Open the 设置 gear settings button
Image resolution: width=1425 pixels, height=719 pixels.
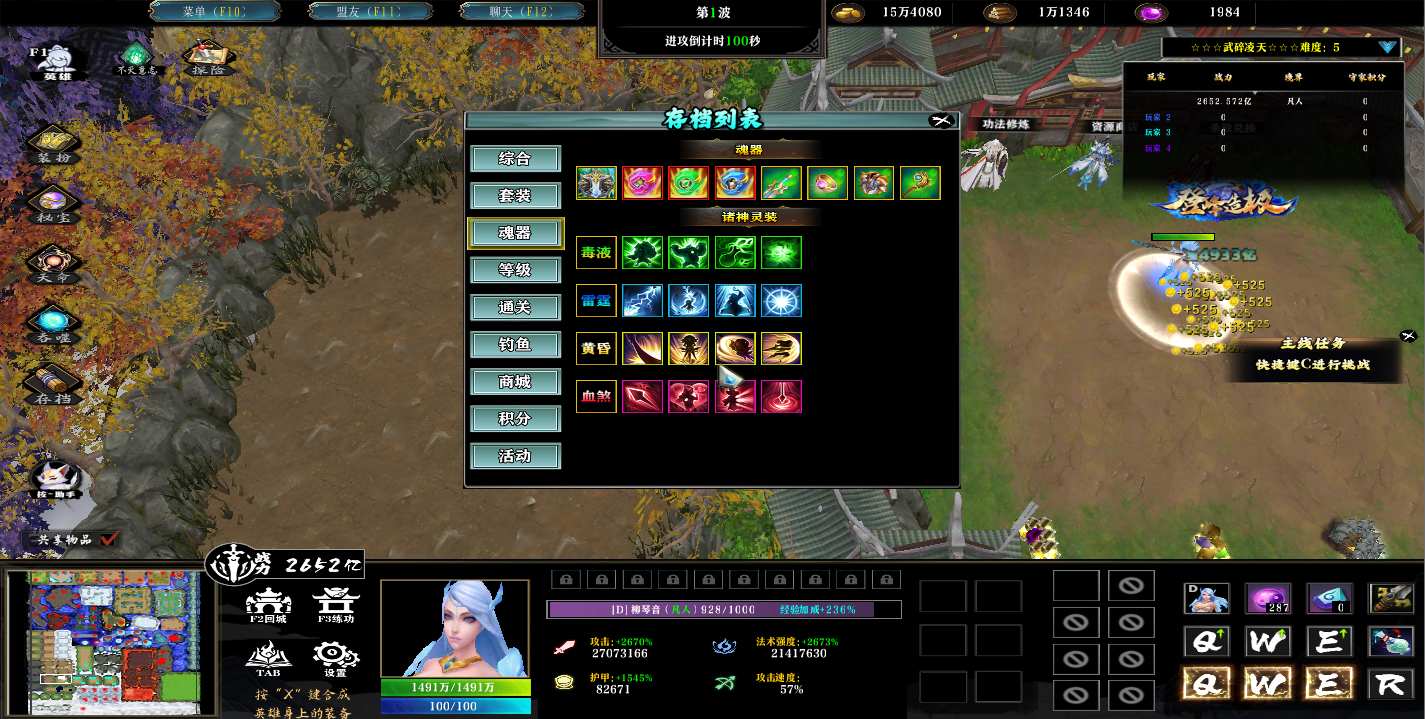pos(335,658)
